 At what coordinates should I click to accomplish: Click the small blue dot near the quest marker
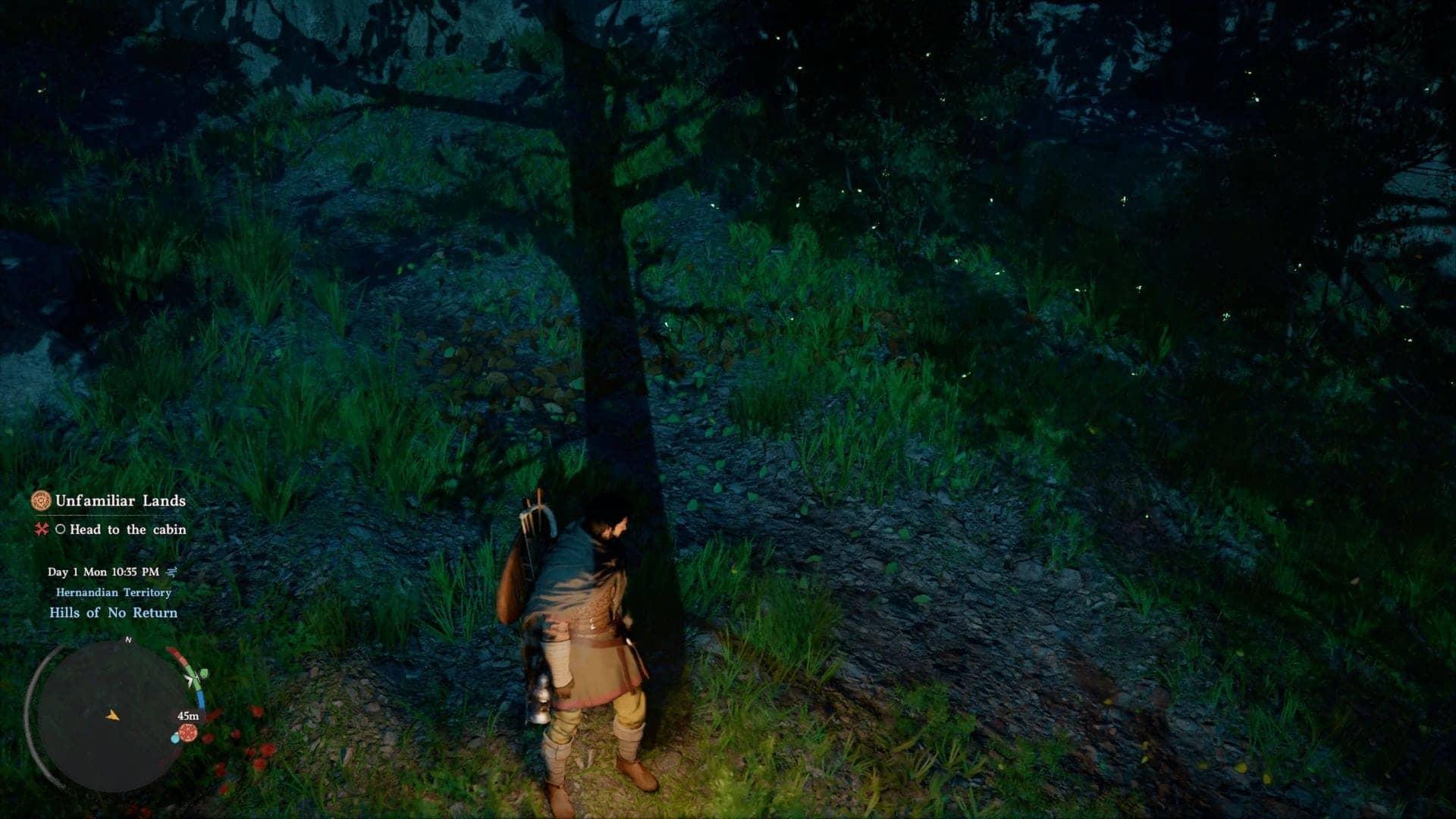pyautogui.click(x=175, y=738)
